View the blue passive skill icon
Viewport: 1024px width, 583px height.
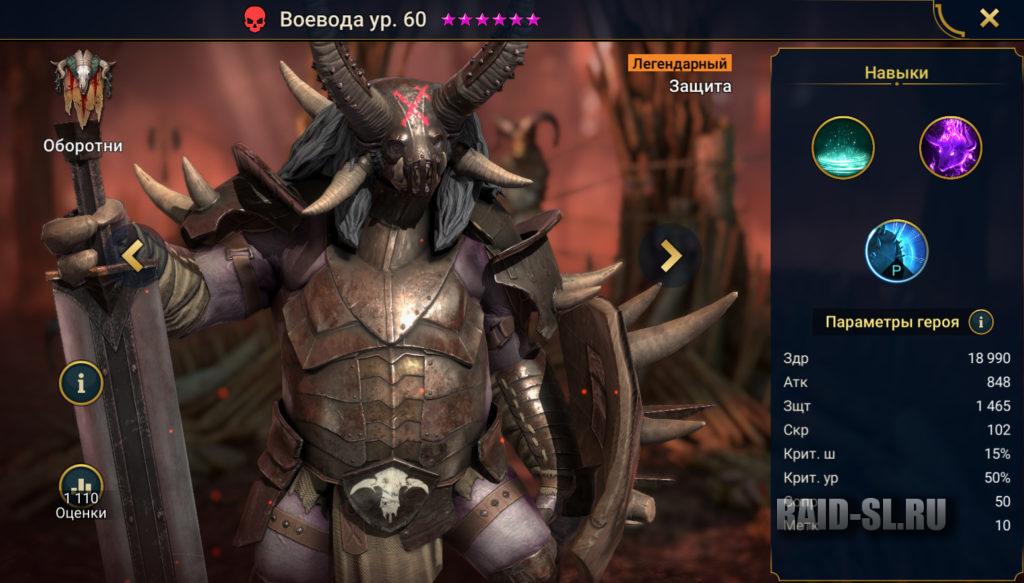click(x=896, y=250)
